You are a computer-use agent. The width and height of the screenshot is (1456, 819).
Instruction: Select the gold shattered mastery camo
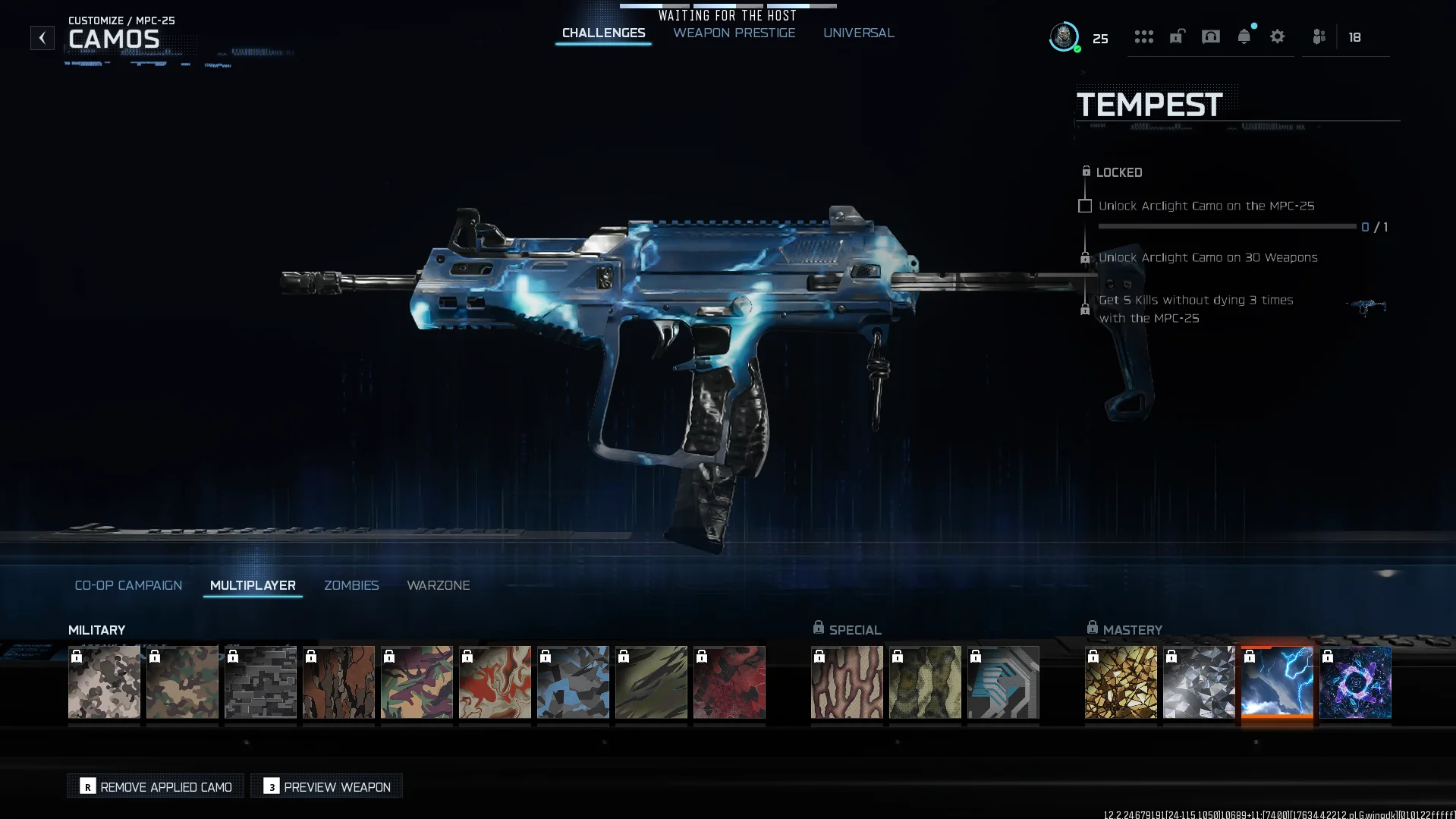1121,682
